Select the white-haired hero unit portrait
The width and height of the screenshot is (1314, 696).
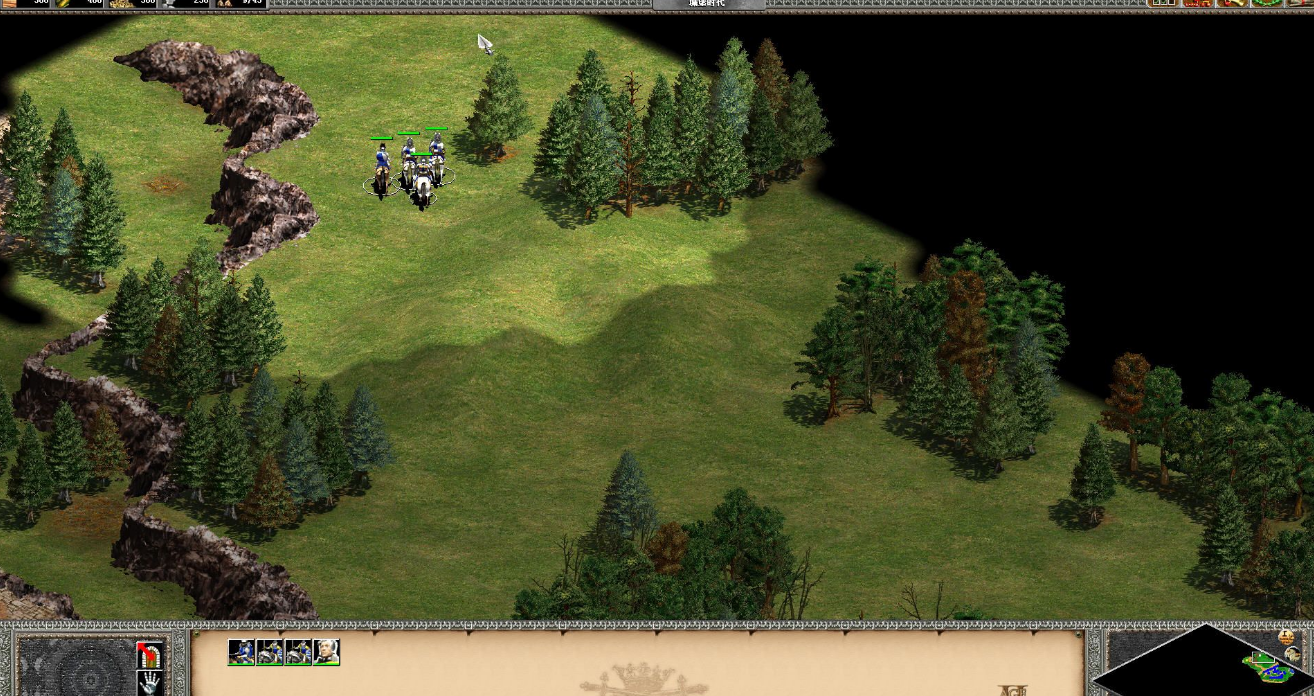click(326, 652)
